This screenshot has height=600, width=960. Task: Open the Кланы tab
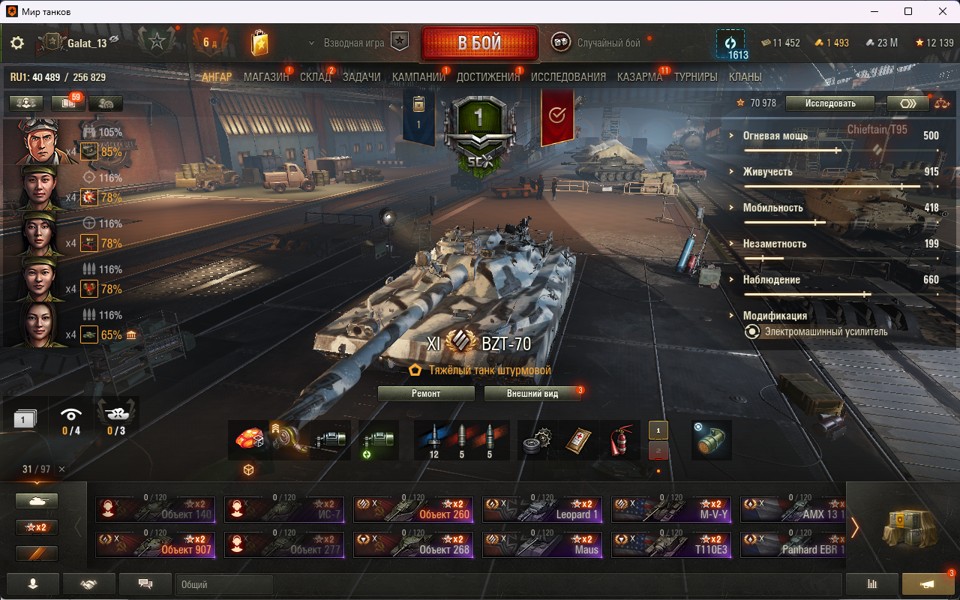tap(745, 77)
